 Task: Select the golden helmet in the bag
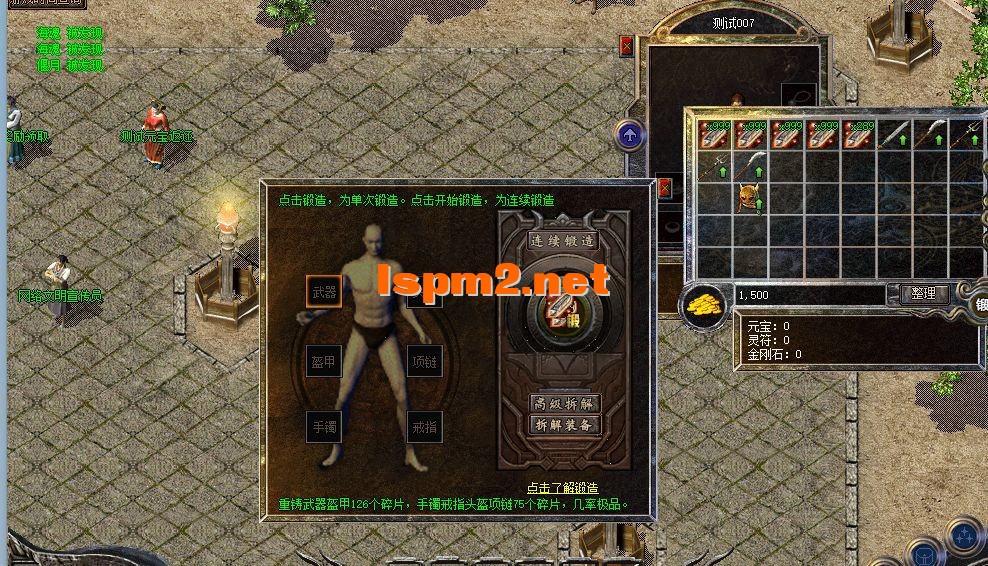click(748, 196)
